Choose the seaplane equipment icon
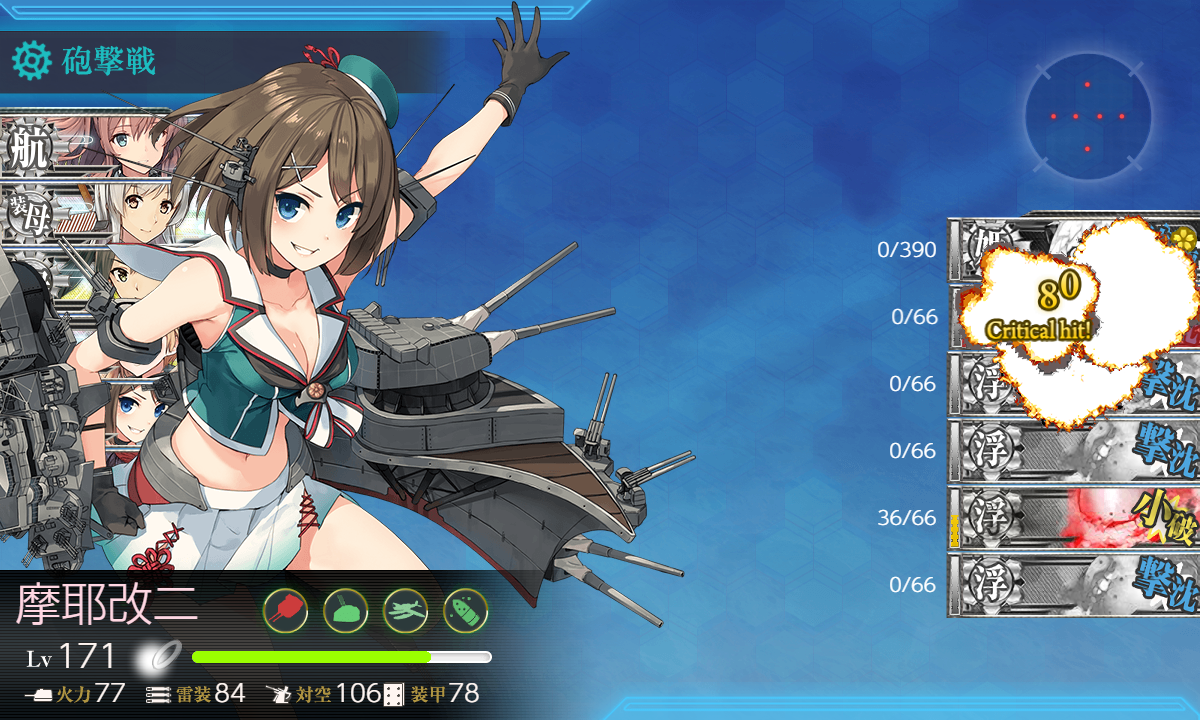 click(x=405, y=609)
